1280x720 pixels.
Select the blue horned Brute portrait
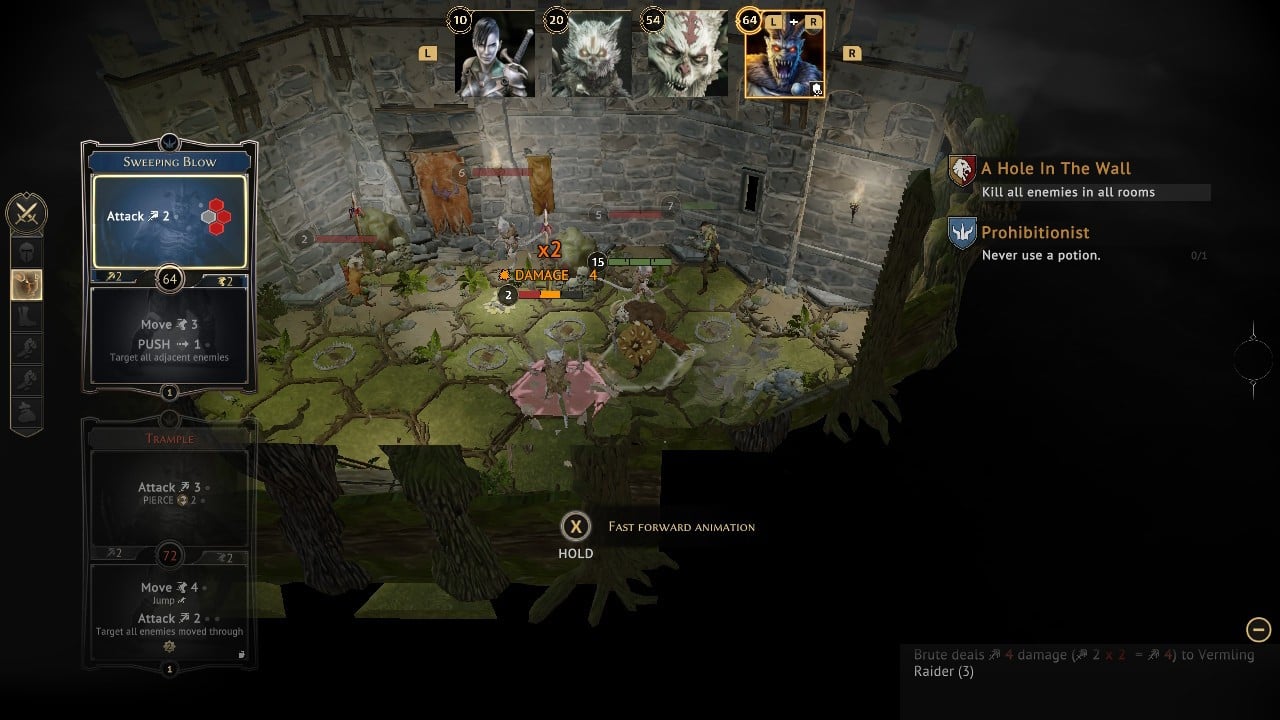(785, 56)
